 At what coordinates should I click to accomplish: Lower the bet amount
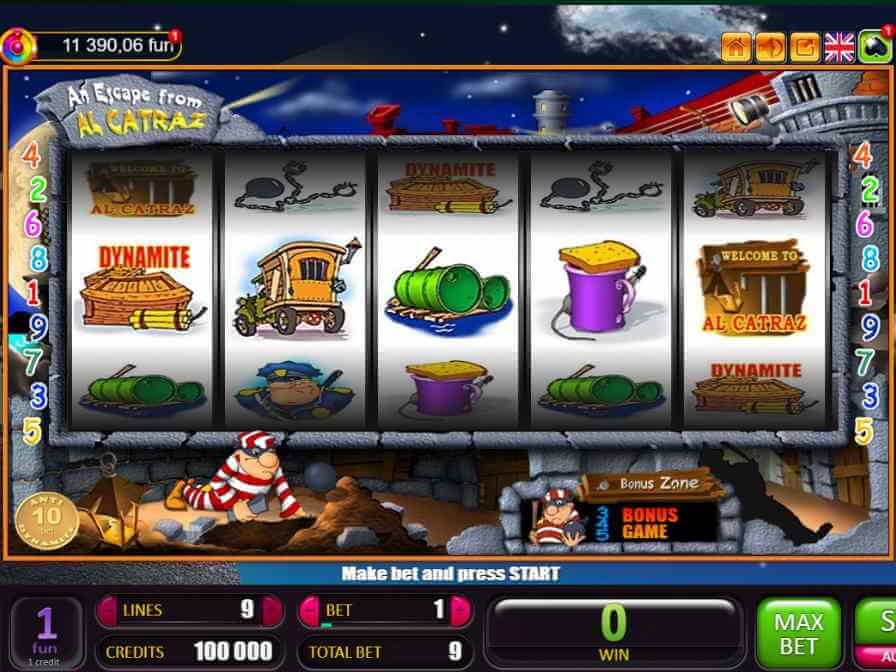(x=310, y=610)
